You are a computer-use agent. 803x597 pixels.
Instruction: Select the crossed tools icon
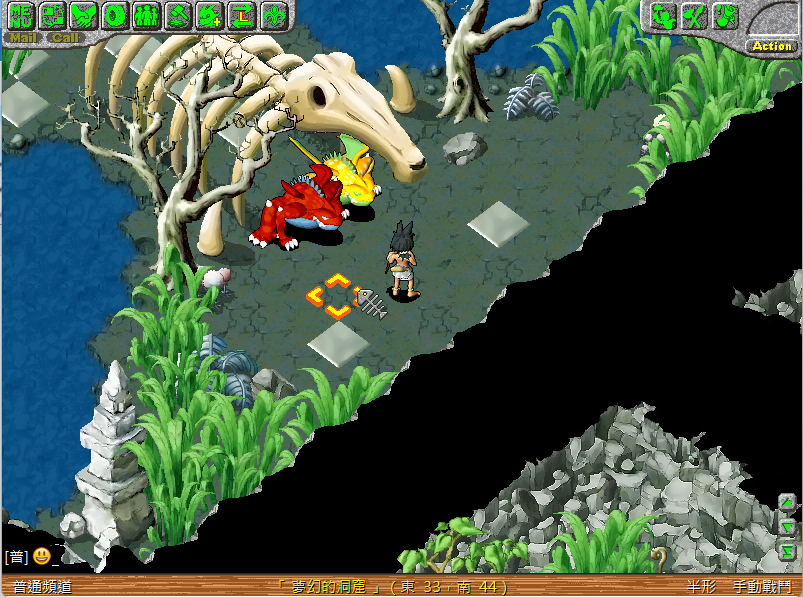click(693, 16)
